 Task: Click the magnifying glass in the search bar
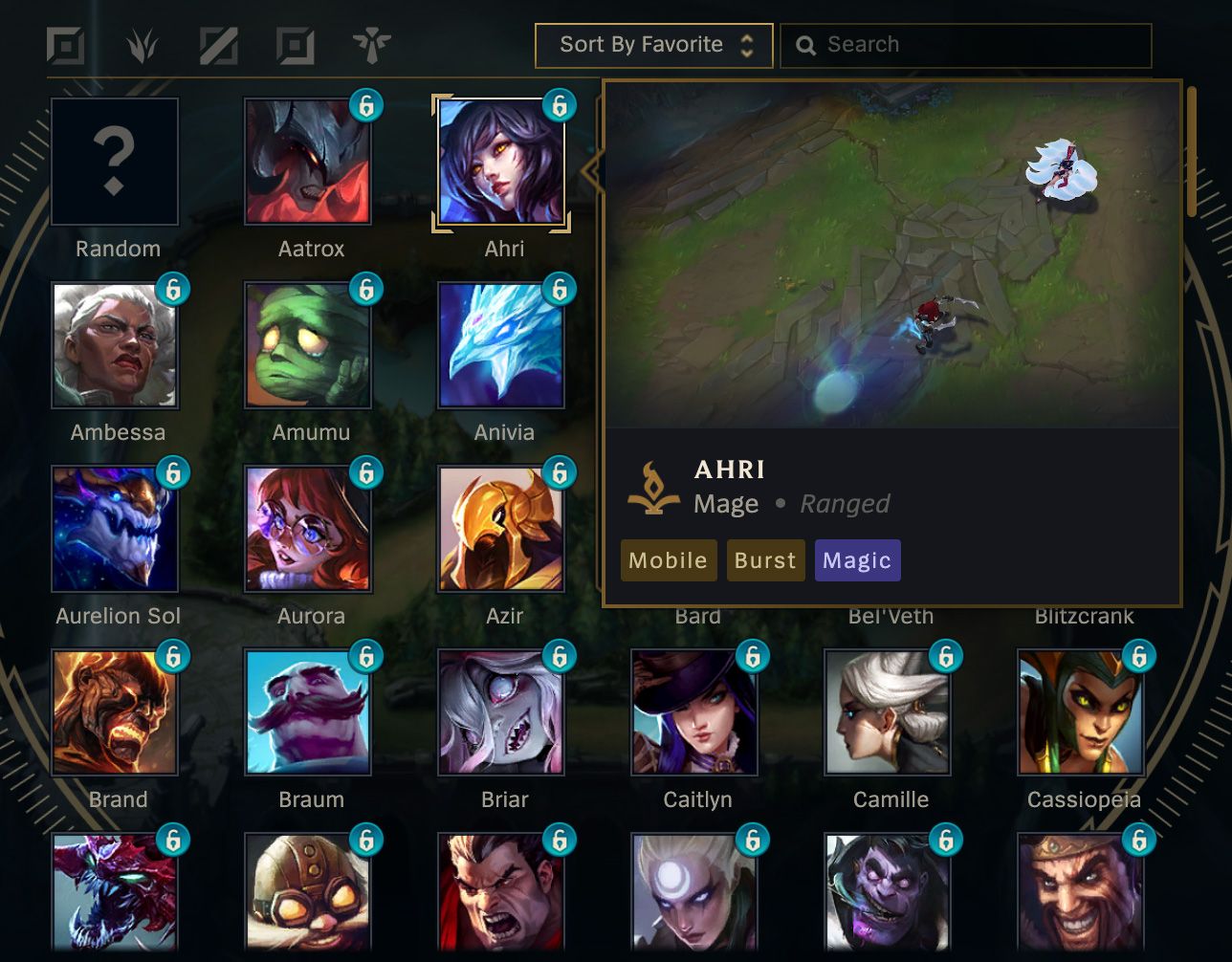pyautogui.click(x=806, y=44)
